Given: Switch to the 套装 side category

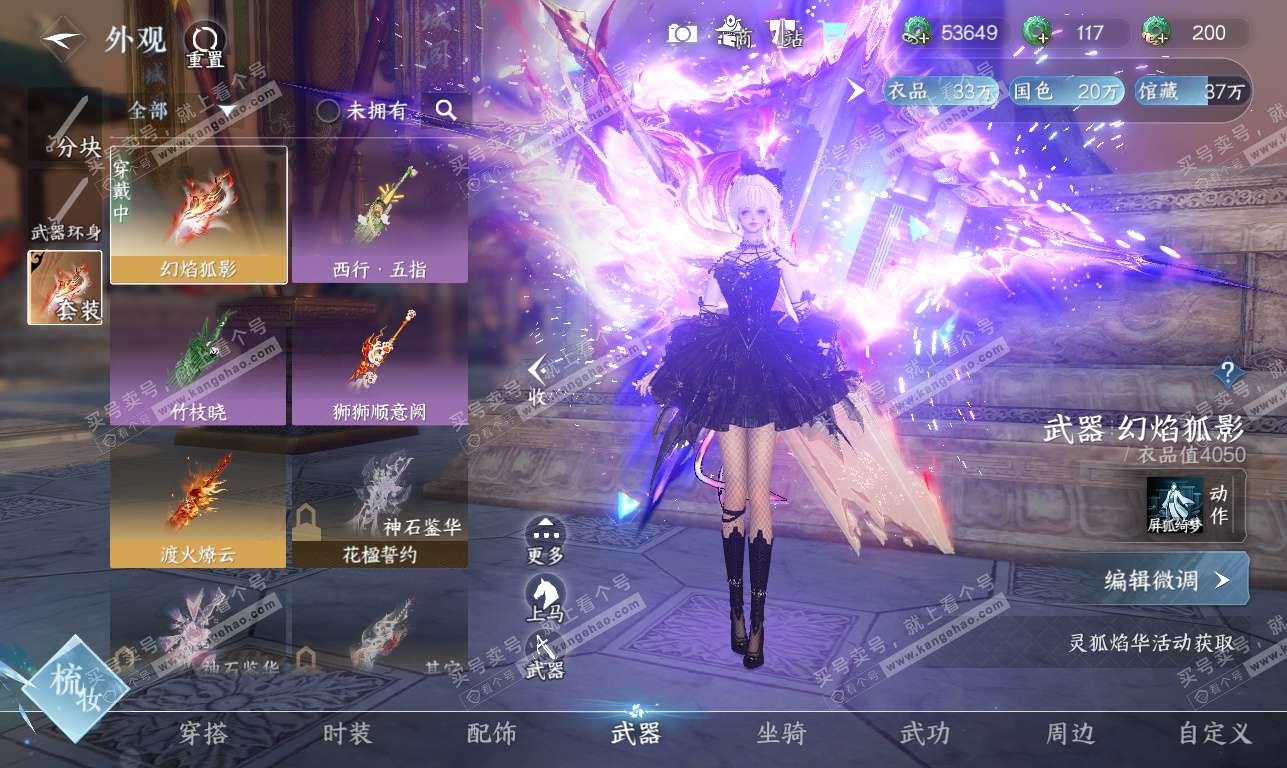Looking at the screenshot, I should pyautogui.click(x=65, y=288).
